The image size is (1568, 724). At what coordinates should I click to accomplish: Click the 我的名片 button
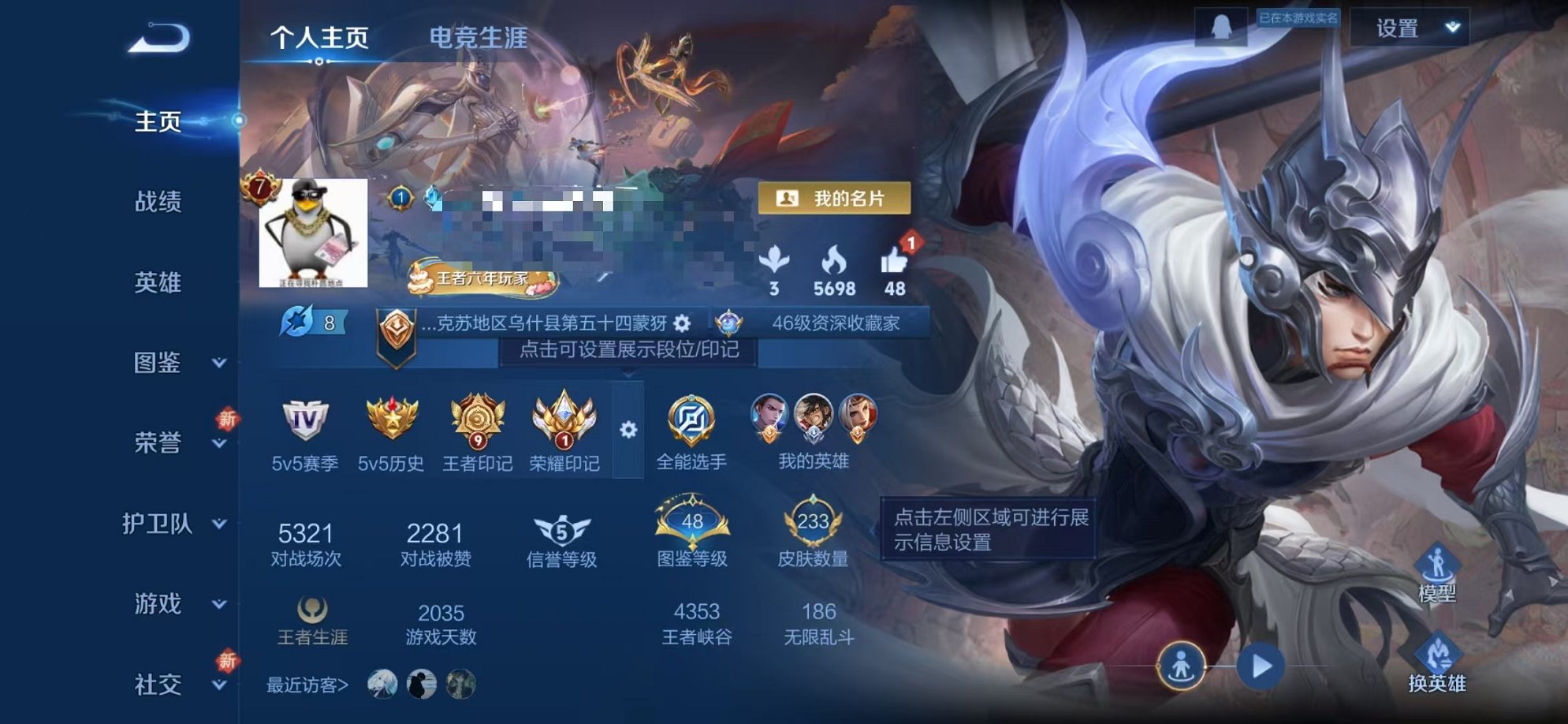833,199
